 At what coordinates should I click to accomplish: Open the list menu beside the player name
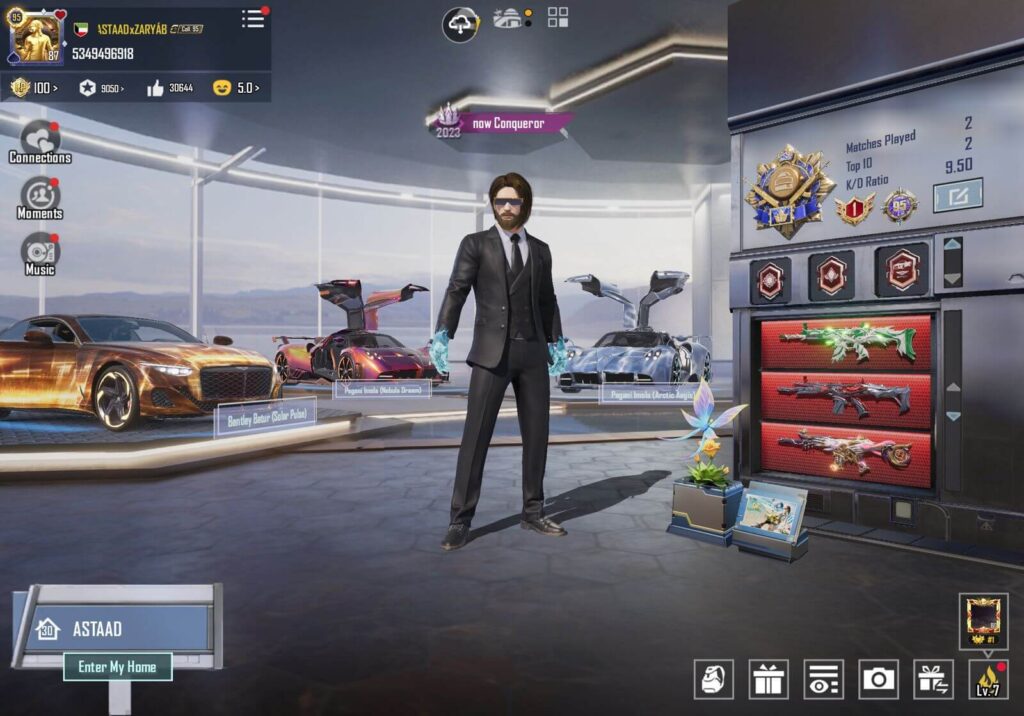tap(253, 18)
